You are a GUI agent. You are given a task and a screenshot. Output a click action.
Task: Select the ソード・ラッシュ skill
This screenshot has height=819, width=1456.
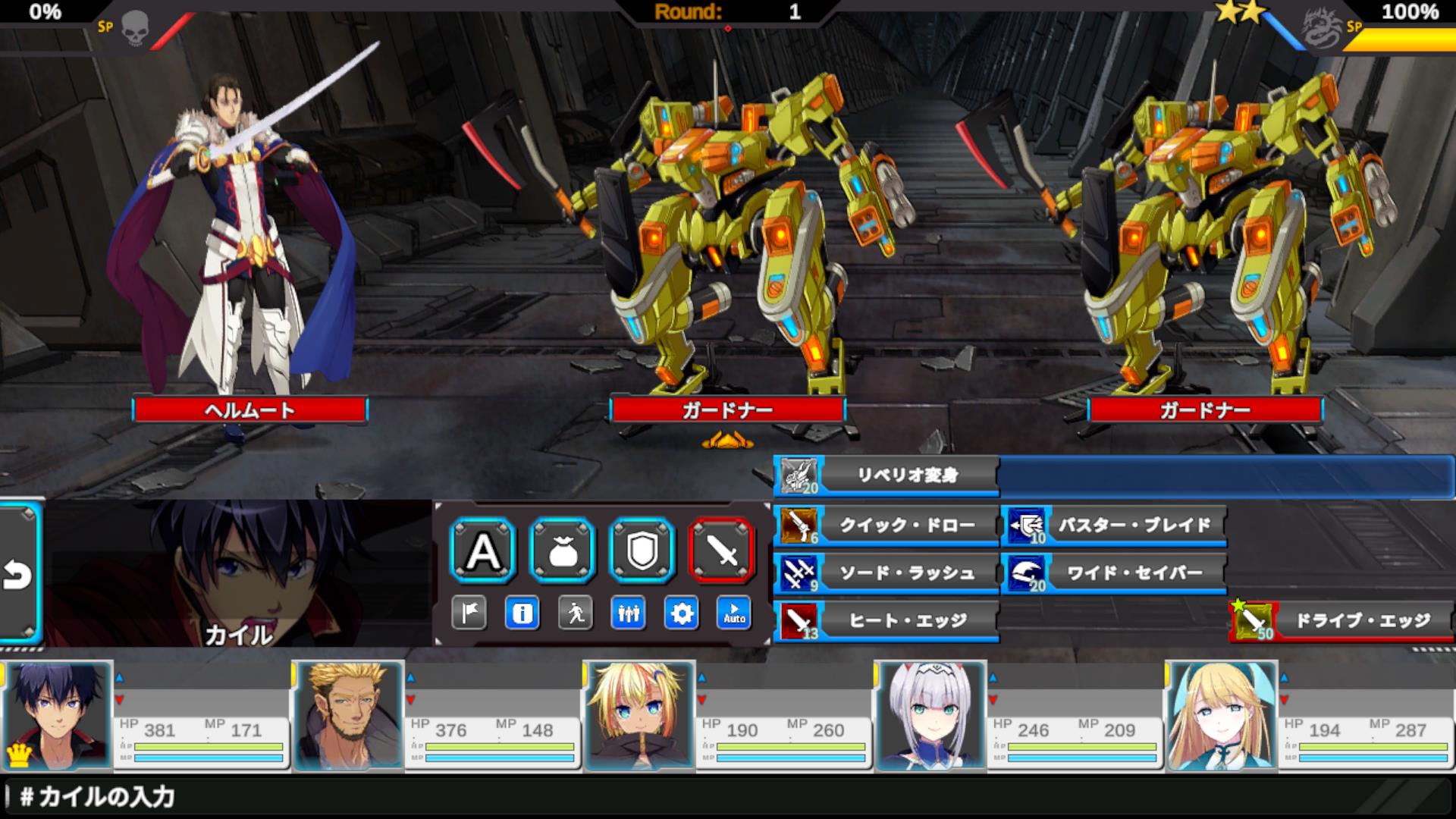pyautogui.click(x=886, y=573)
